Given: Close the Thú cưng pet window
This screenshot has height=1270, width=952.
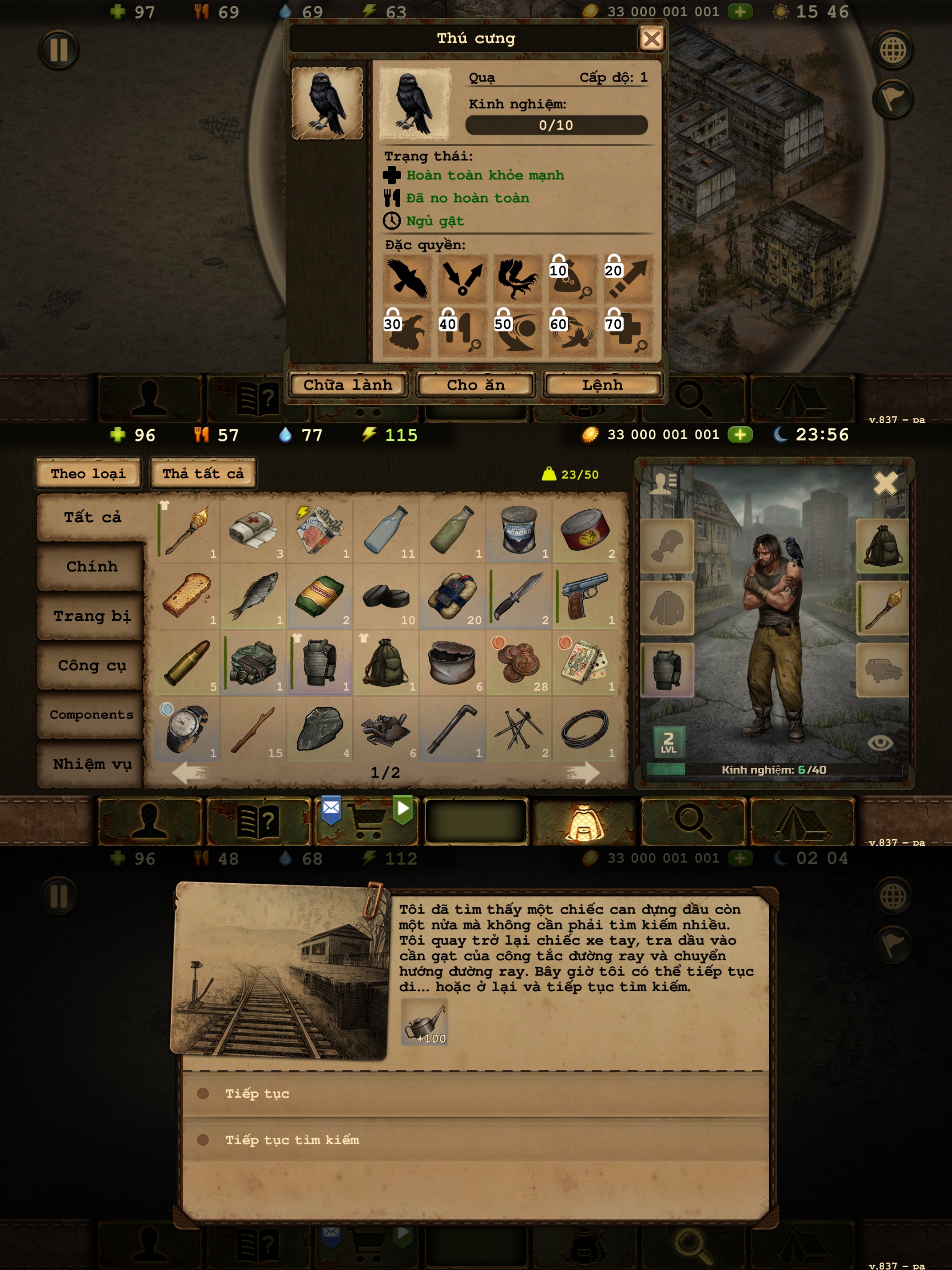Looking at the screenshot, I should pyautogui.click(x=651, y=39).
